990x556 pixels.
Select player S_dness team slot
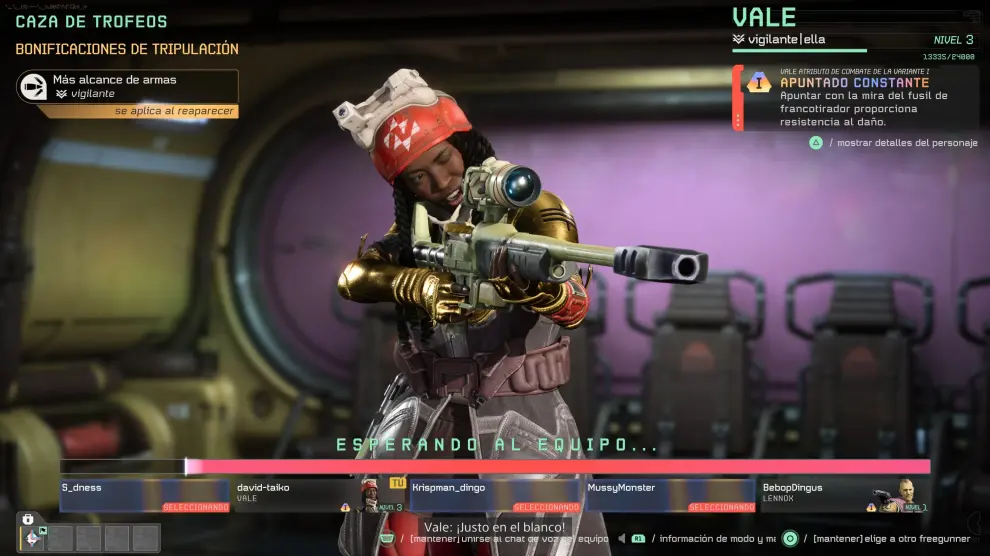(x=145, y=495)
